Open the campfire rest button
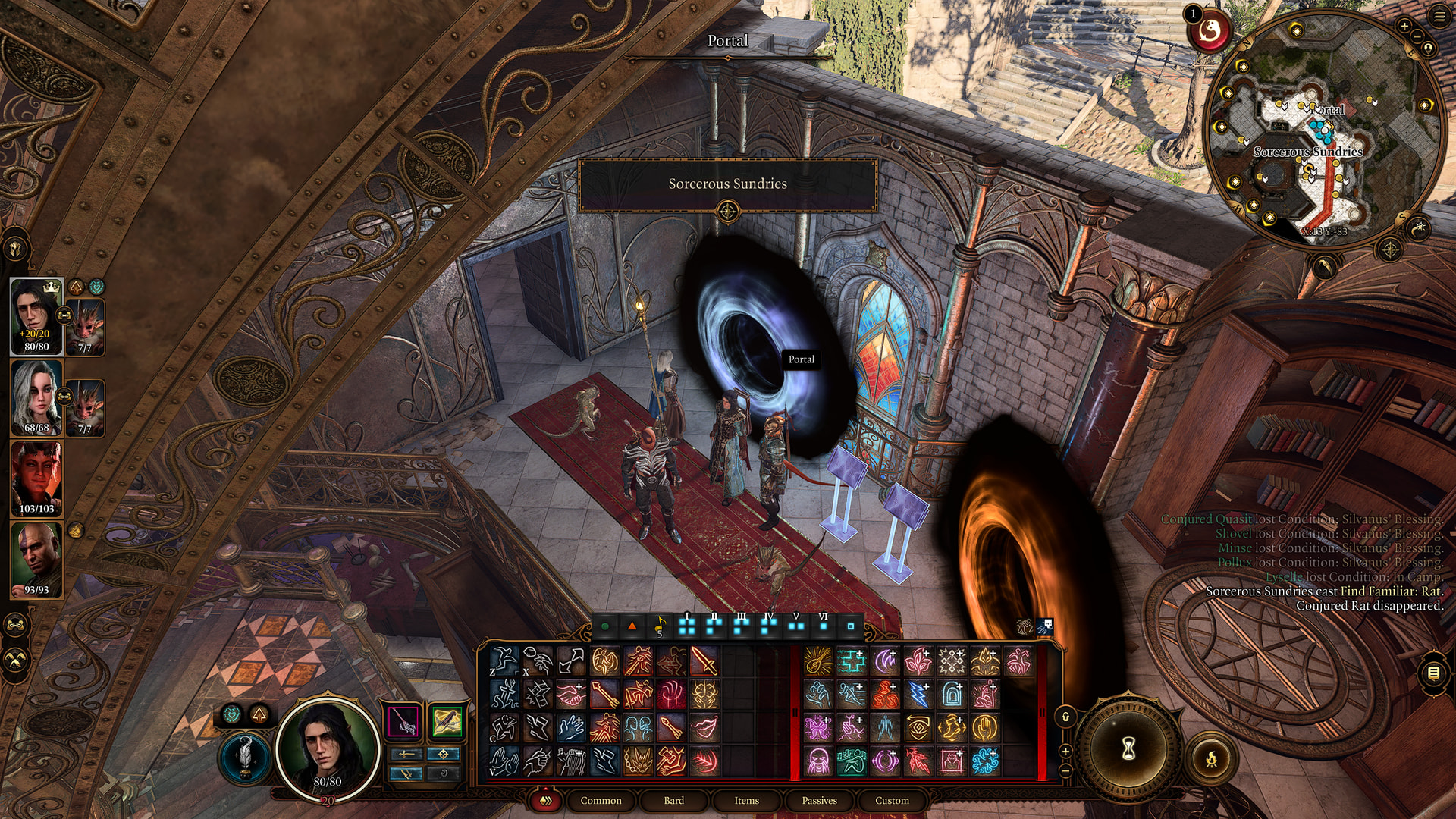The width and height of the screenshot is (1456, 819). point(1211,758)
